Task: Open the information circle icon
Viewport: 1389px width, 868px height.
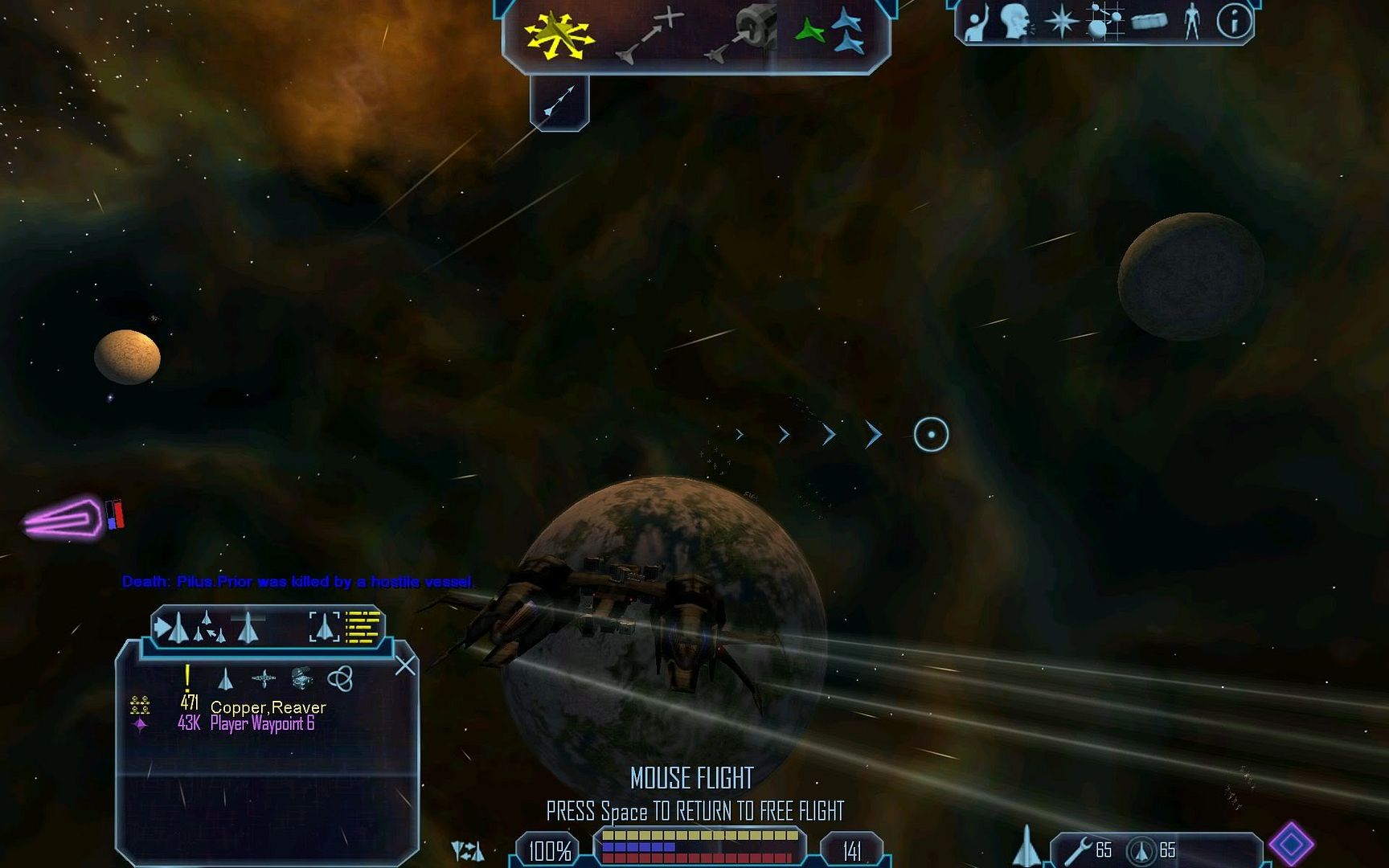Action: (x=1234, y=22)
